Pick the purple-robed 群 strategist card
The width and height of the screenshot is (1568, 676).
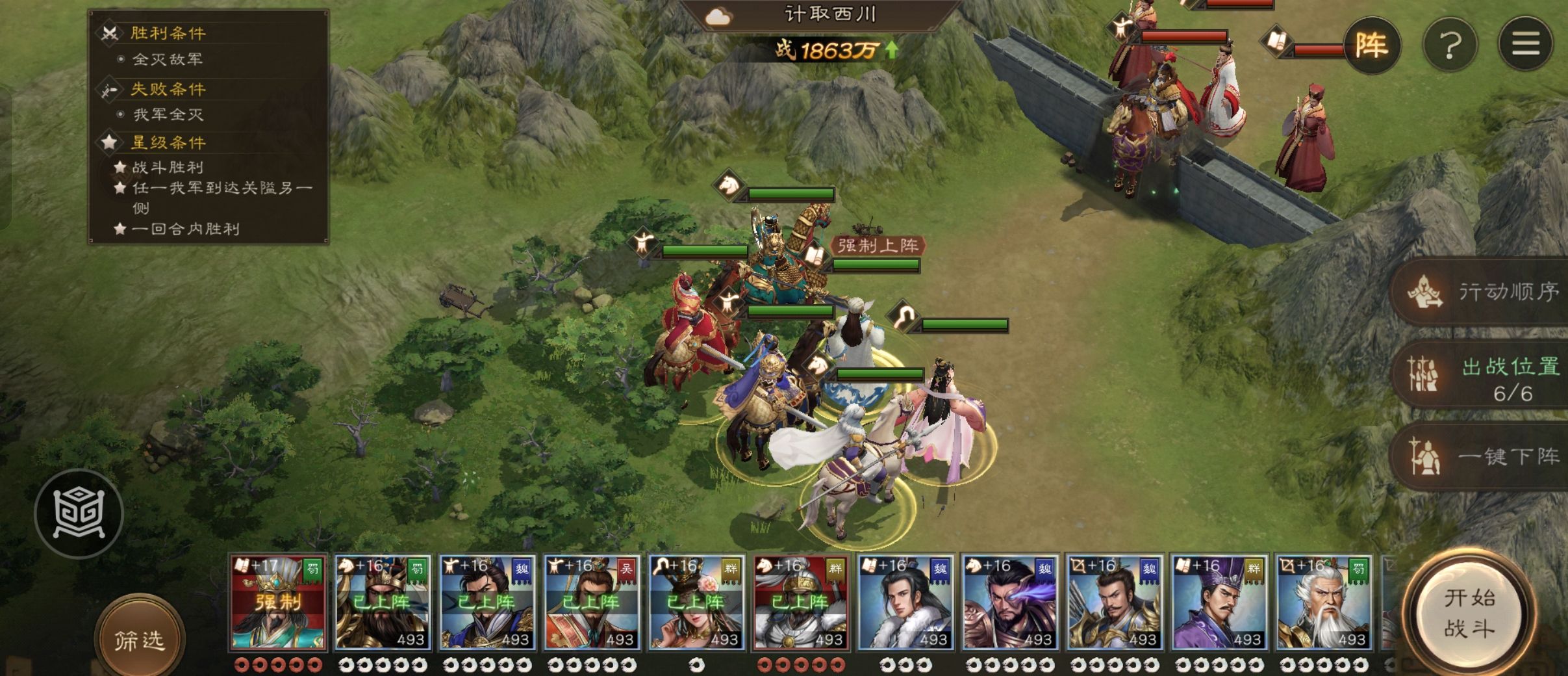[x=1219, y=603]
